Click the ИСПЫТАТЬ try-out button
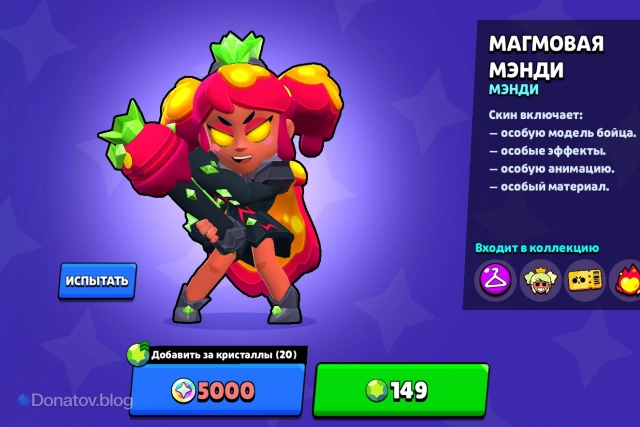Screen dimensions: 640x427 tap(97, 280)
